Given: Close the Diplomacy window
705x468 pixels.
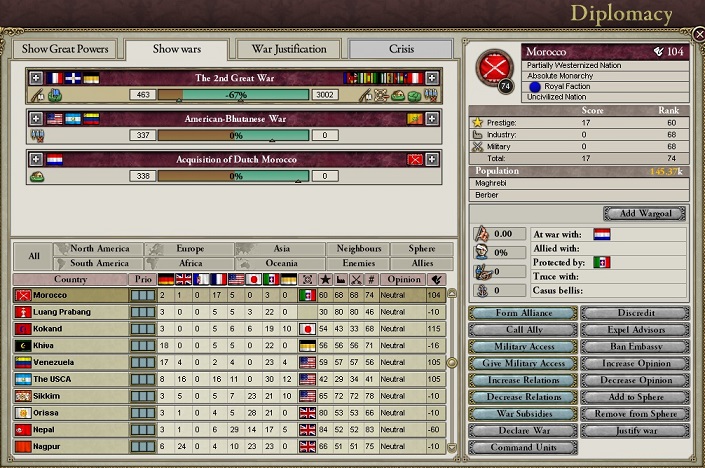Looking at the screenshot, I should pos(697,33).
